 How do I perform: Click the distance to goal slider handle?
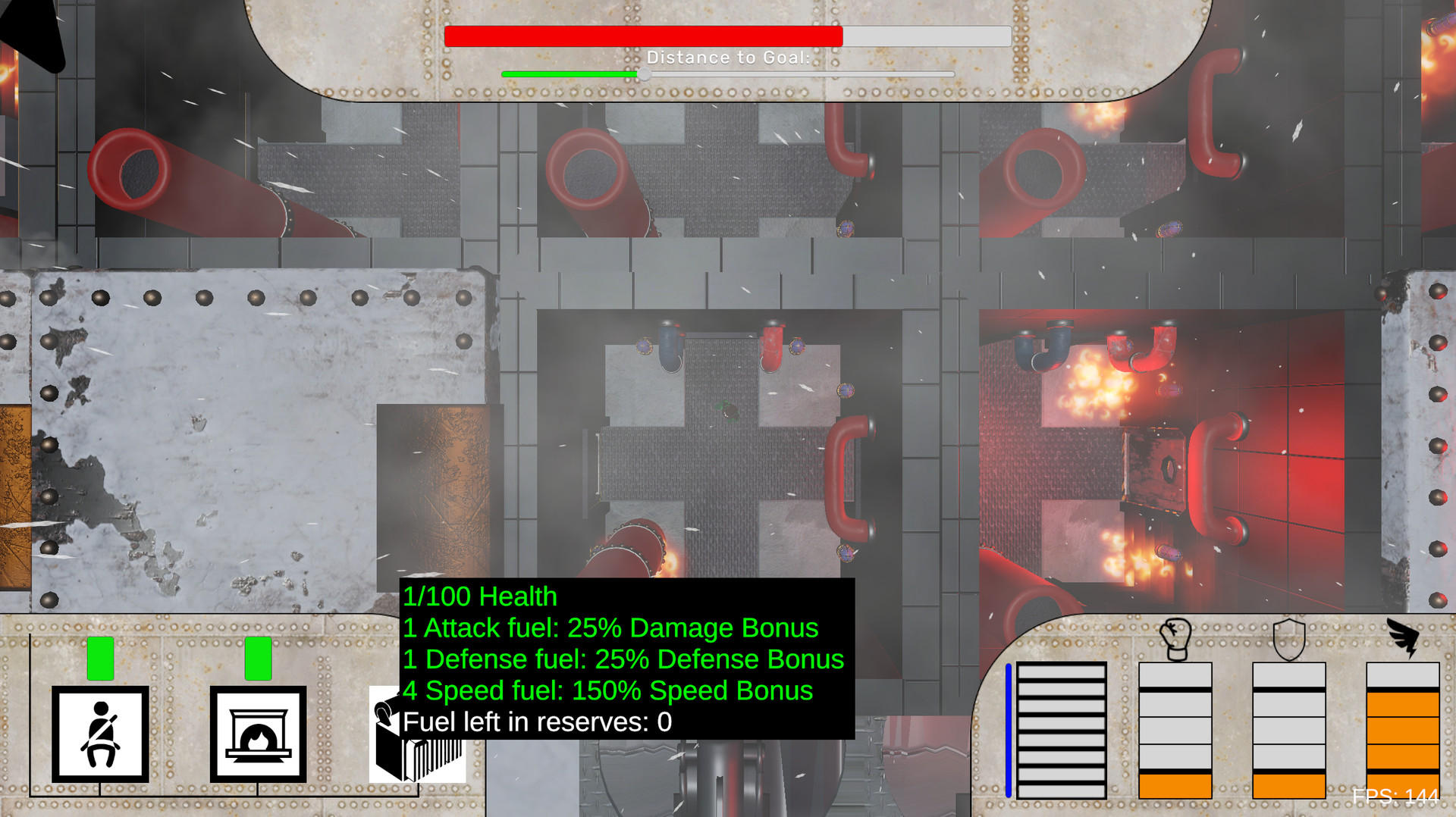tap(645, 74)
